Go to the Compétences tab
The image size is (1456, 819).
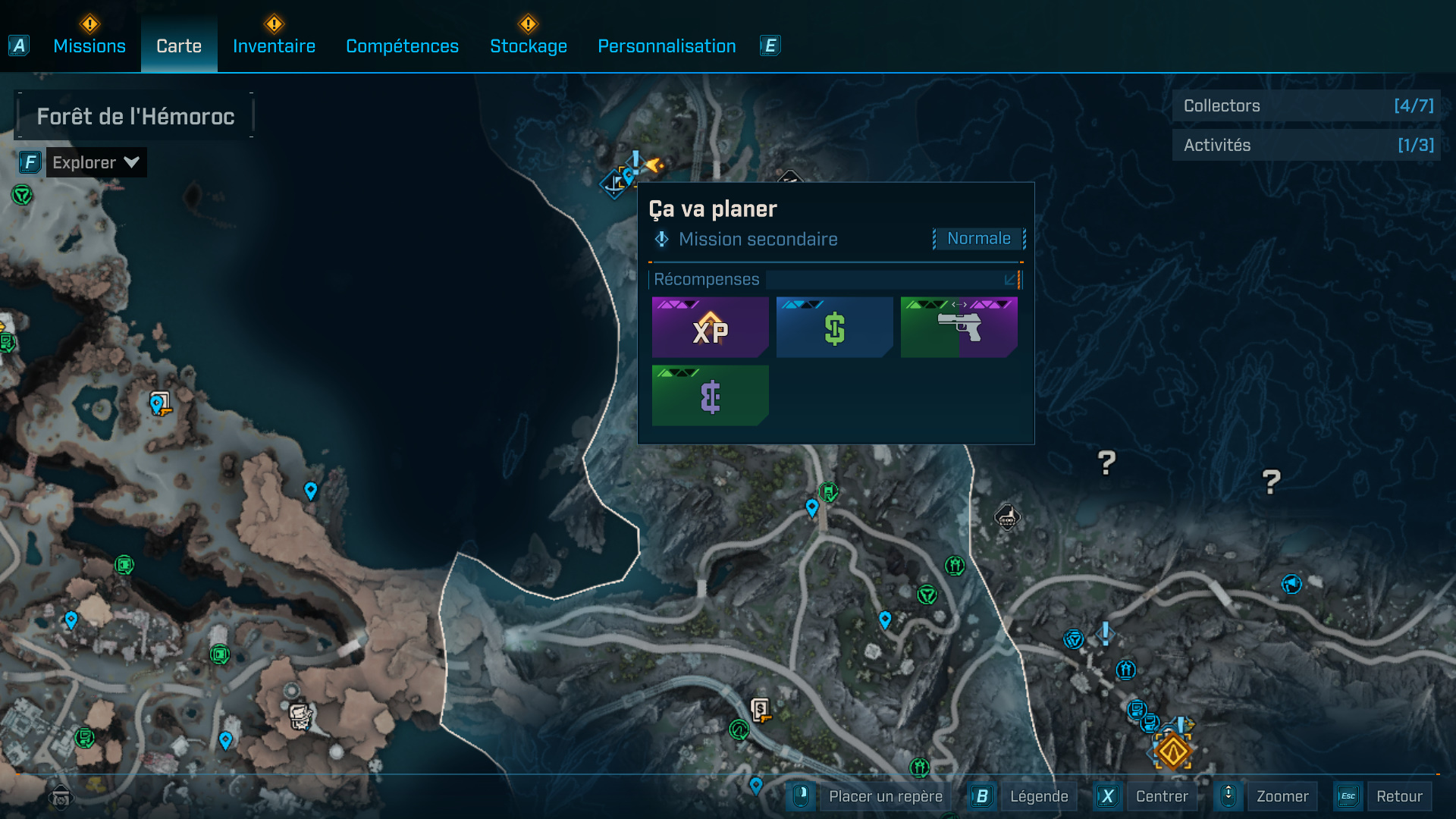(402, 46)
